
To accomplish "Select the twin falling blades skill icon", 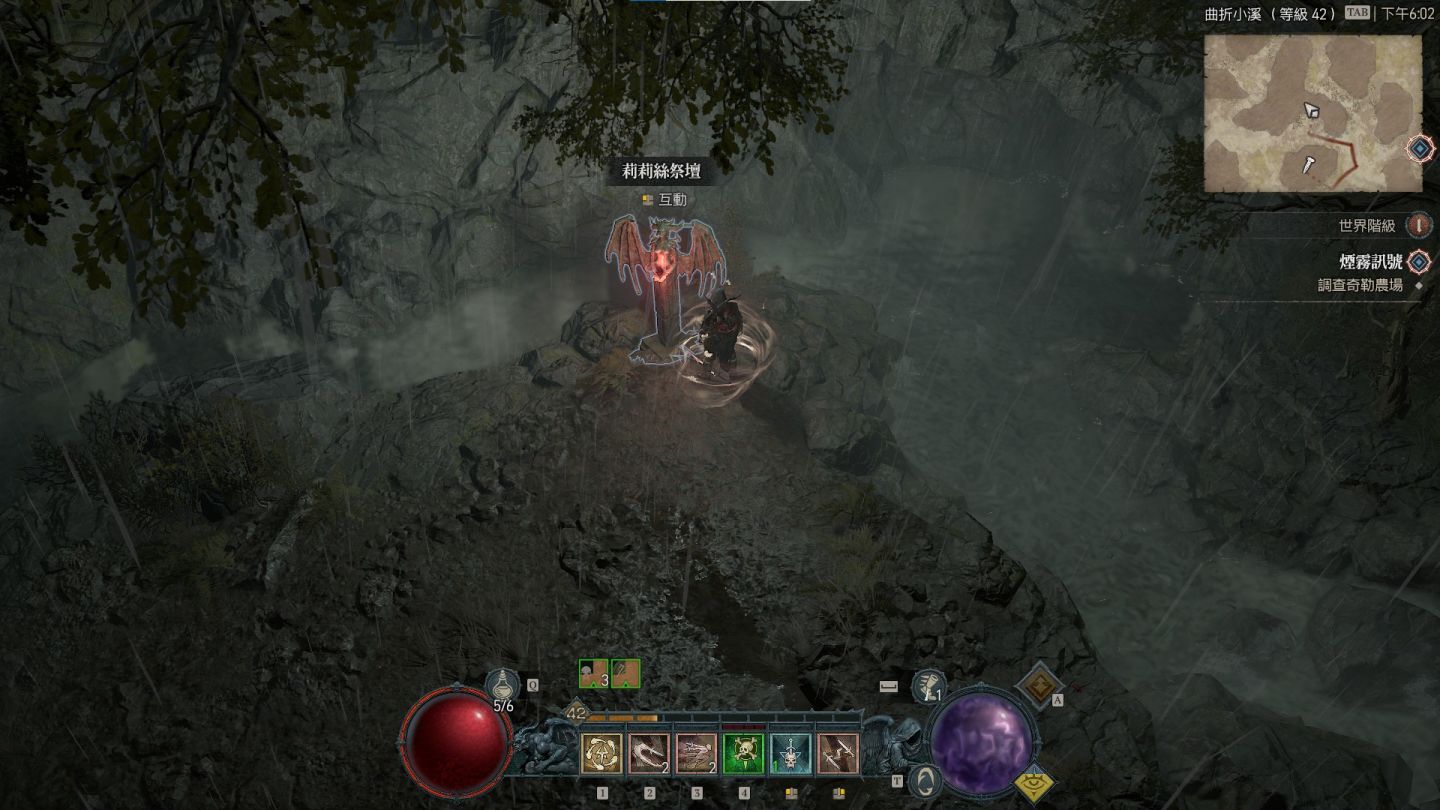I will [838, 754].
